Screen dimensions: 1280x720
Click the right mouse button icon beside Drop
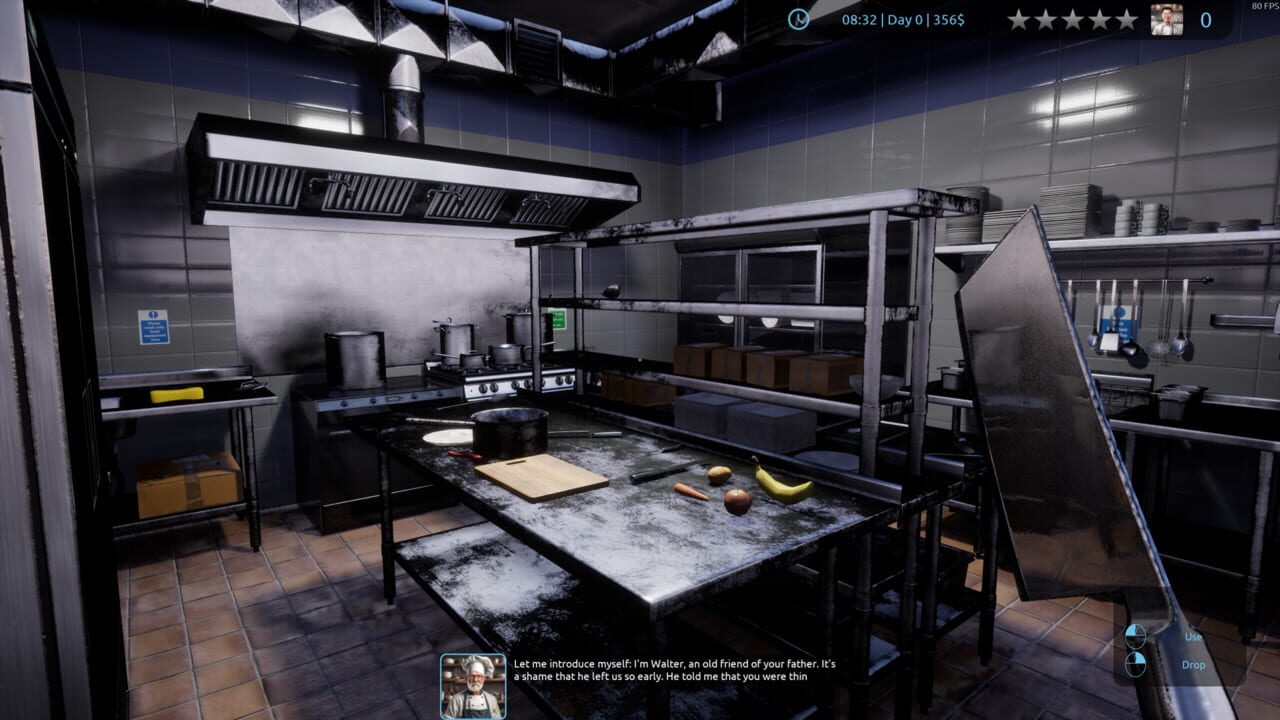(1138, 665)
